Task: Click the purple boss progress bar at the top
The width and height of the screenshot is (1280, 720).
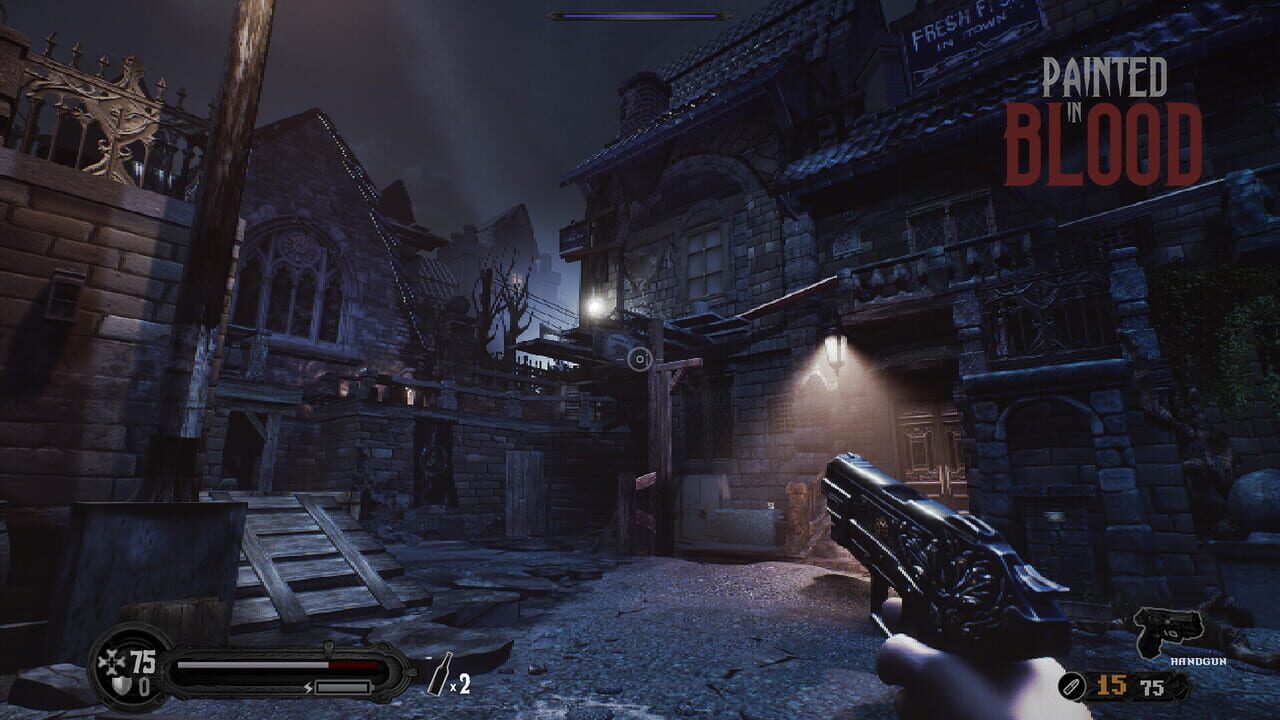Action: (638, 15)
